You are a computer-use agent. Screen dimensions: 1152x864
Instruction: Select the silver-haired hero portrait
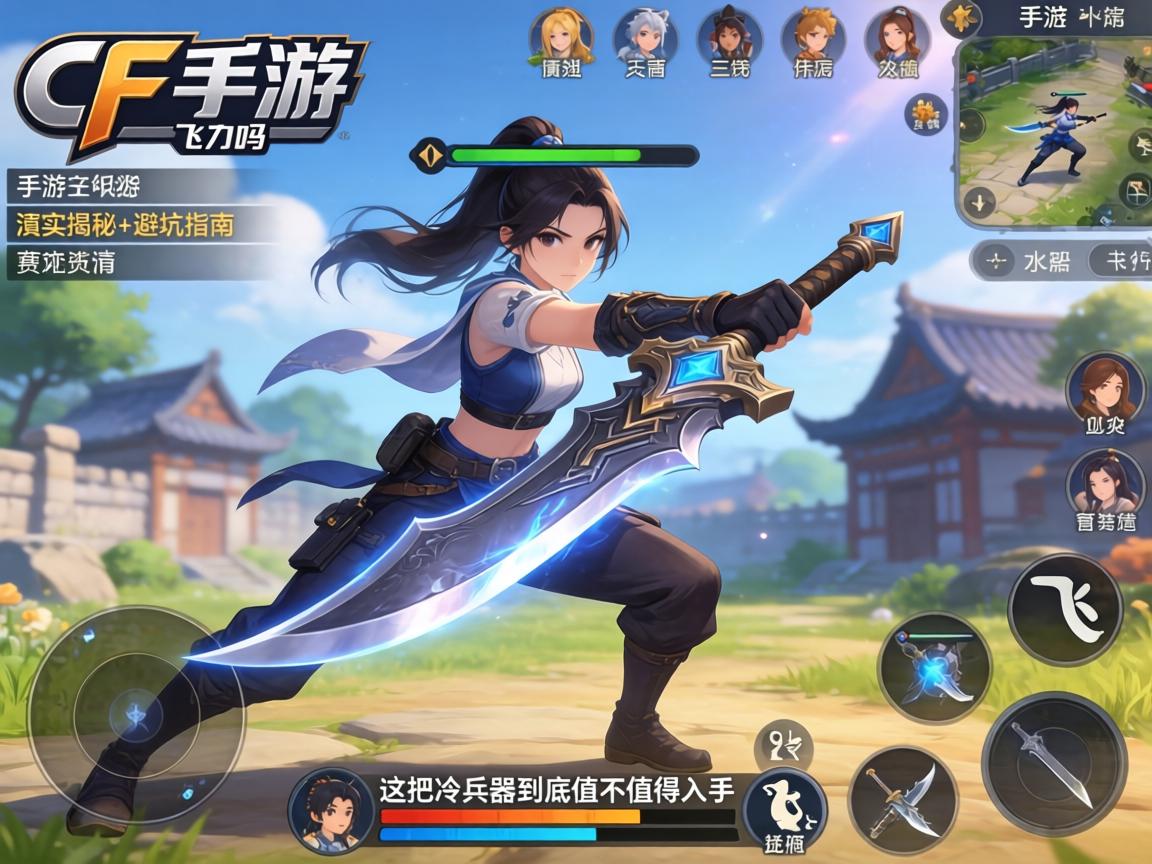[645, 34]
